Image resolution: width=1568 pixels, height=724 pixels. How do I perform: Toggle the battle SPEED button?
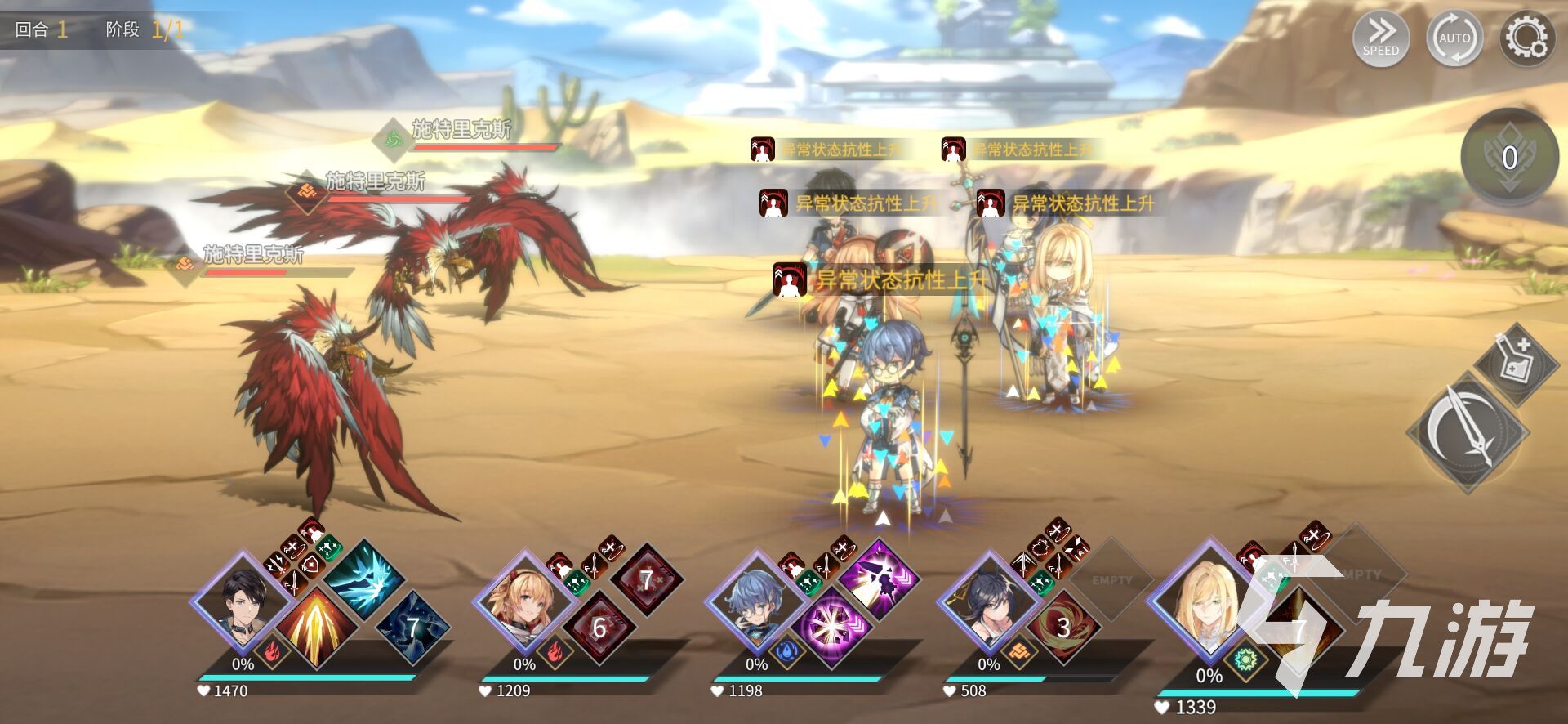coord(1380,38)
